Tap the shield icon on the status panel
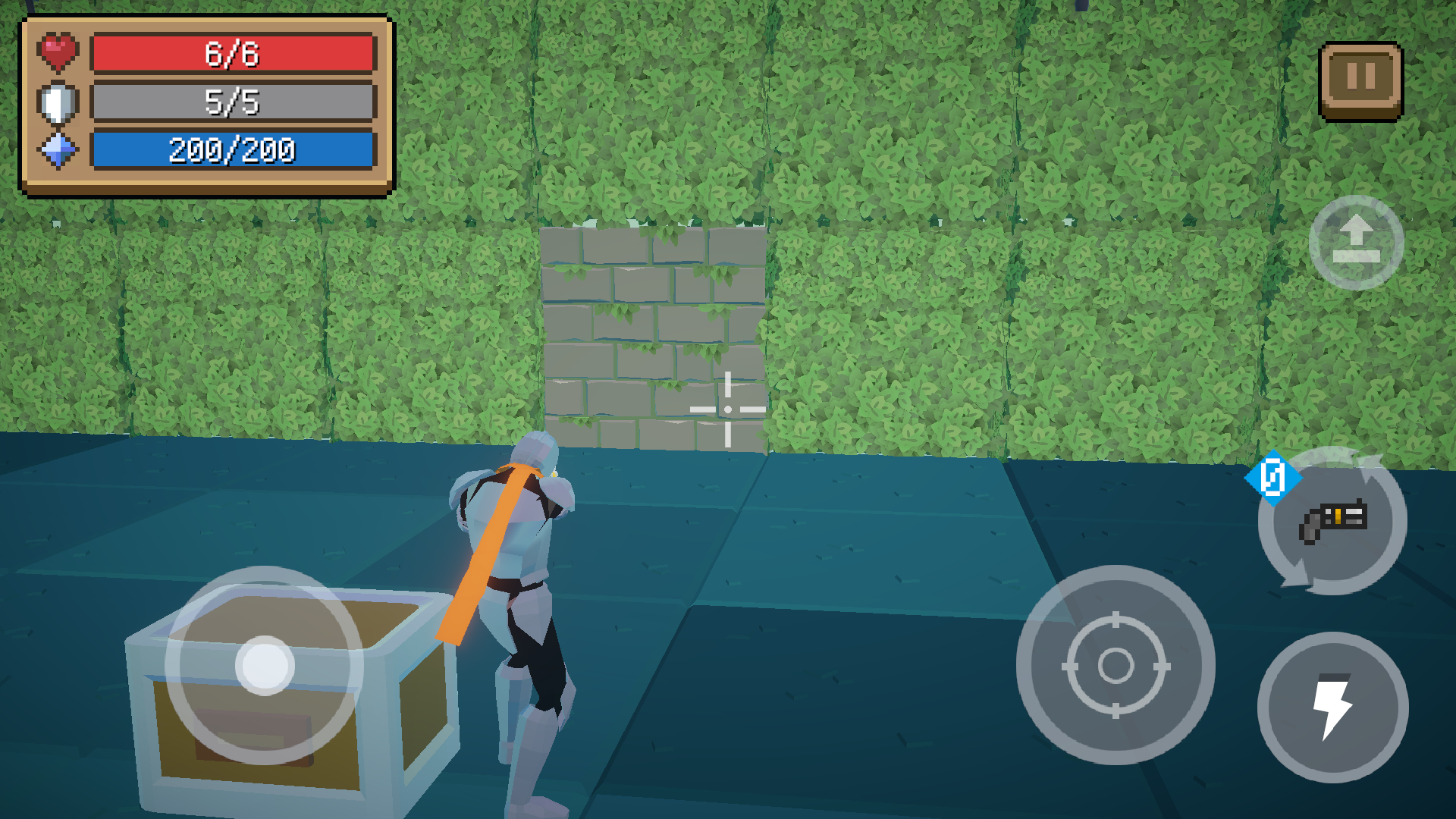1456x819 pixels. click(58, 101)
